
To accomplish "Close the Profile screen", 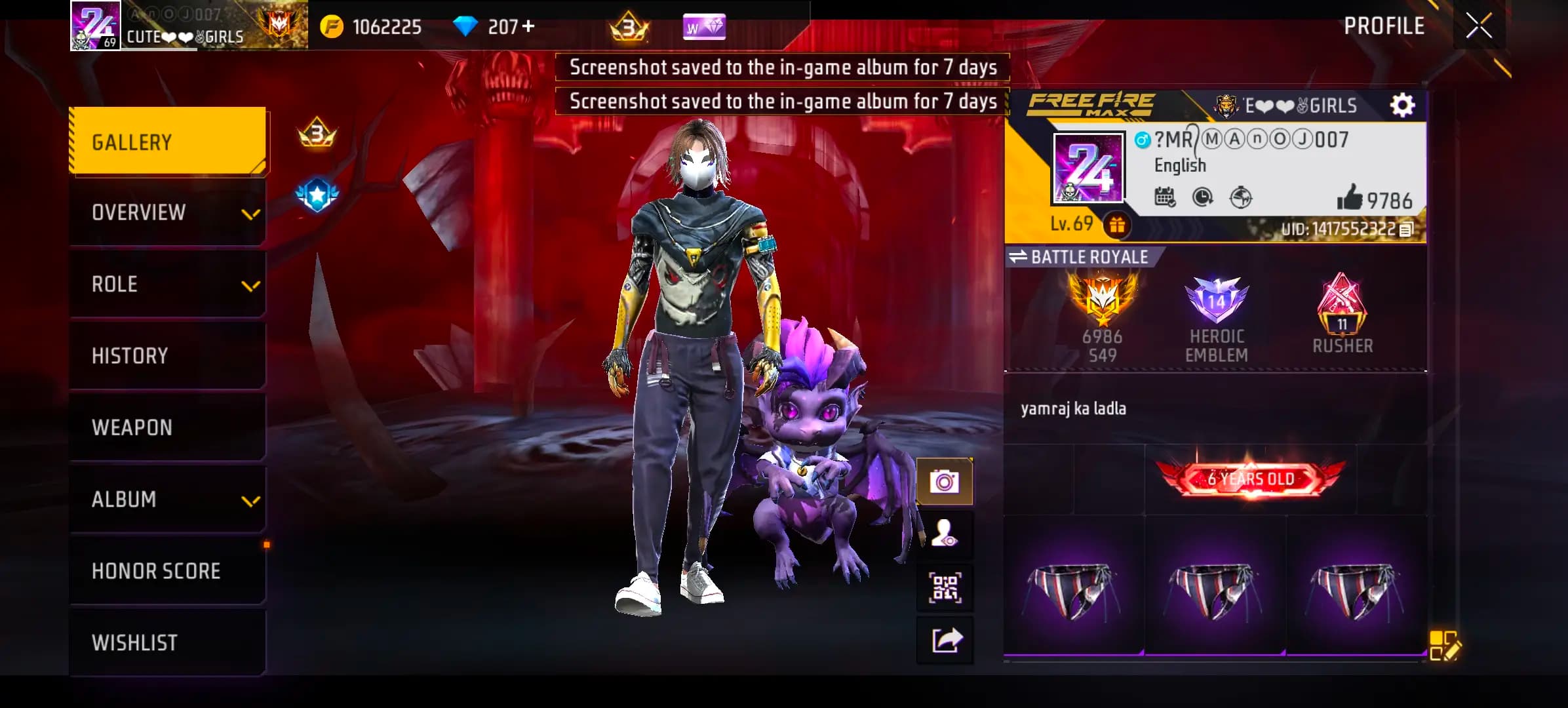I will (x=1479, y=26).
